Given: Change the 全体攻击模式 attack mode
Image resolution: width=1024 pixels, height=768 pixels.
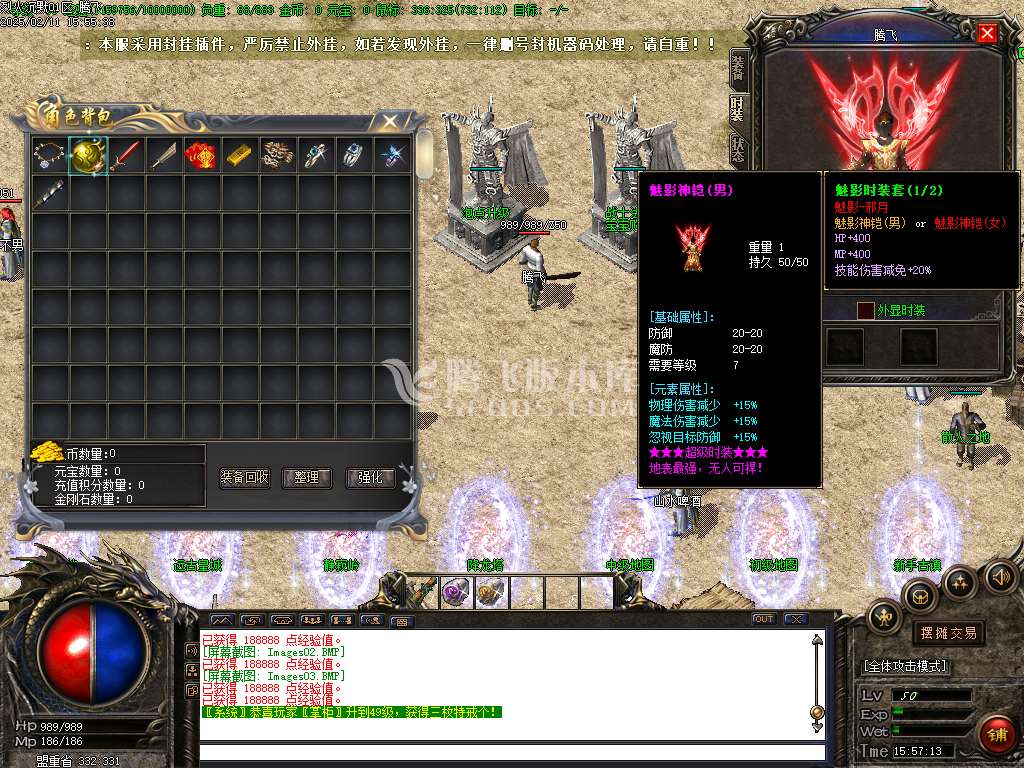Looking at the screenshot, I should [x=907, y=666].
